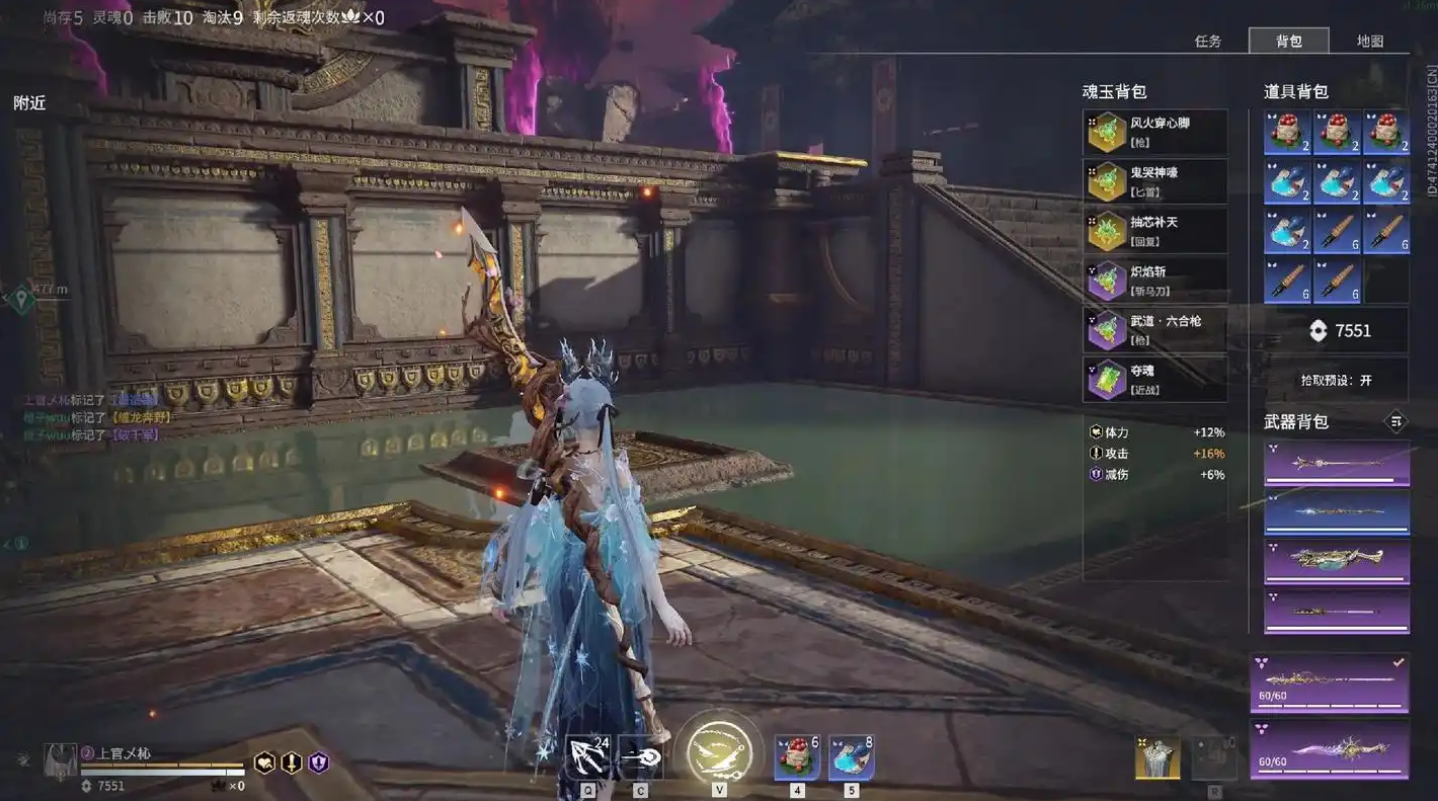The height and width of the screenshot is (801, 1438).
Task: Select the blue weapon in weapon bag
Action: click(x=1336, y=511)
